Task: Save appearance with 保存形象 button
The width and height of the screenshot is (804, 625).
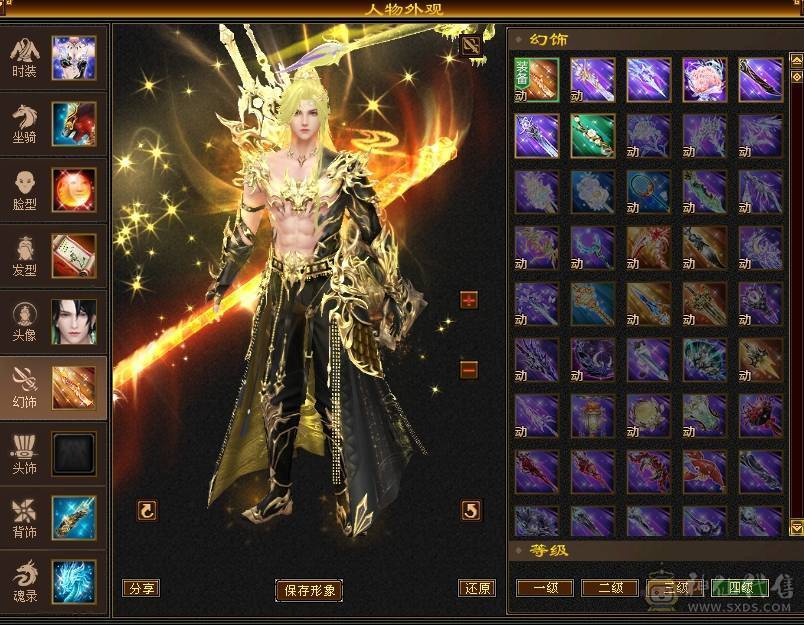Action: [x=309, y=590]
